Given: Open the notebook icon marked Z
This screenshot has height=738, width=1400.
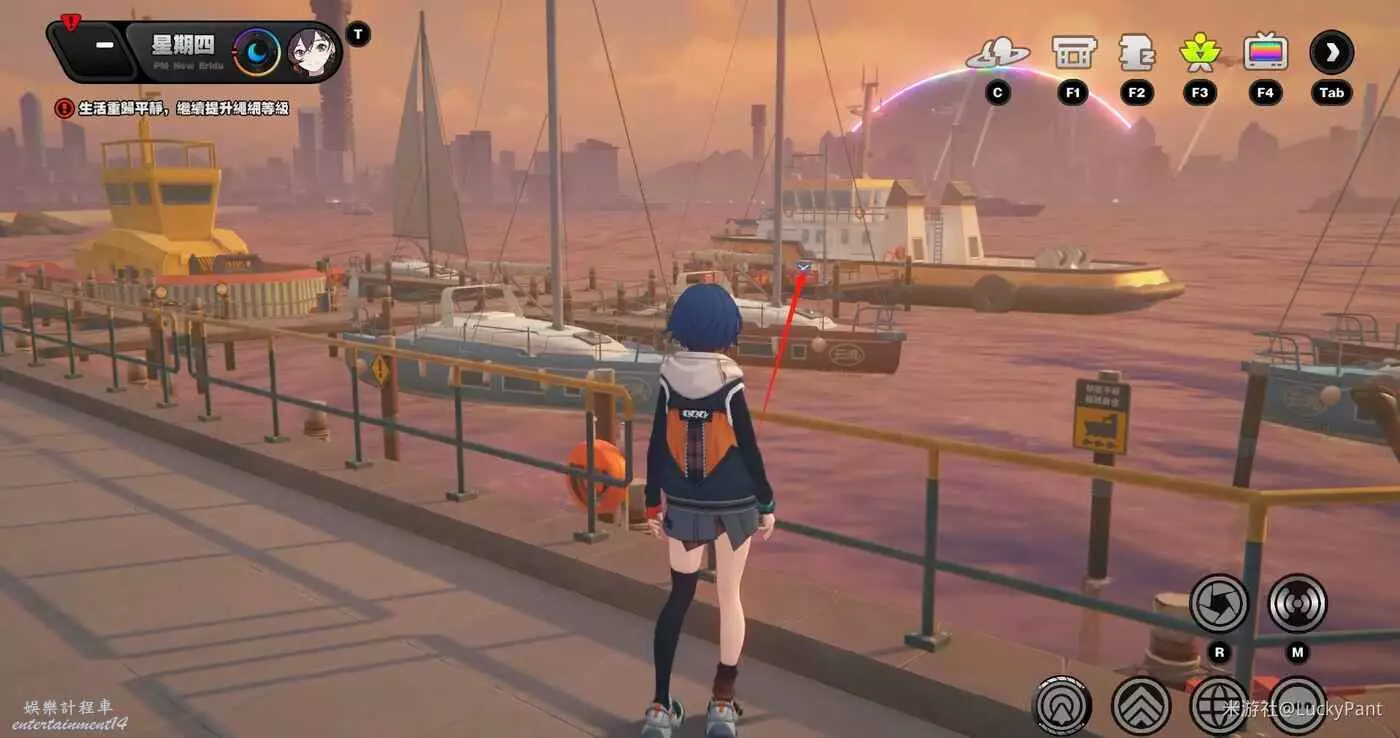Looking at the screenshot, I should click(1136, 52).
